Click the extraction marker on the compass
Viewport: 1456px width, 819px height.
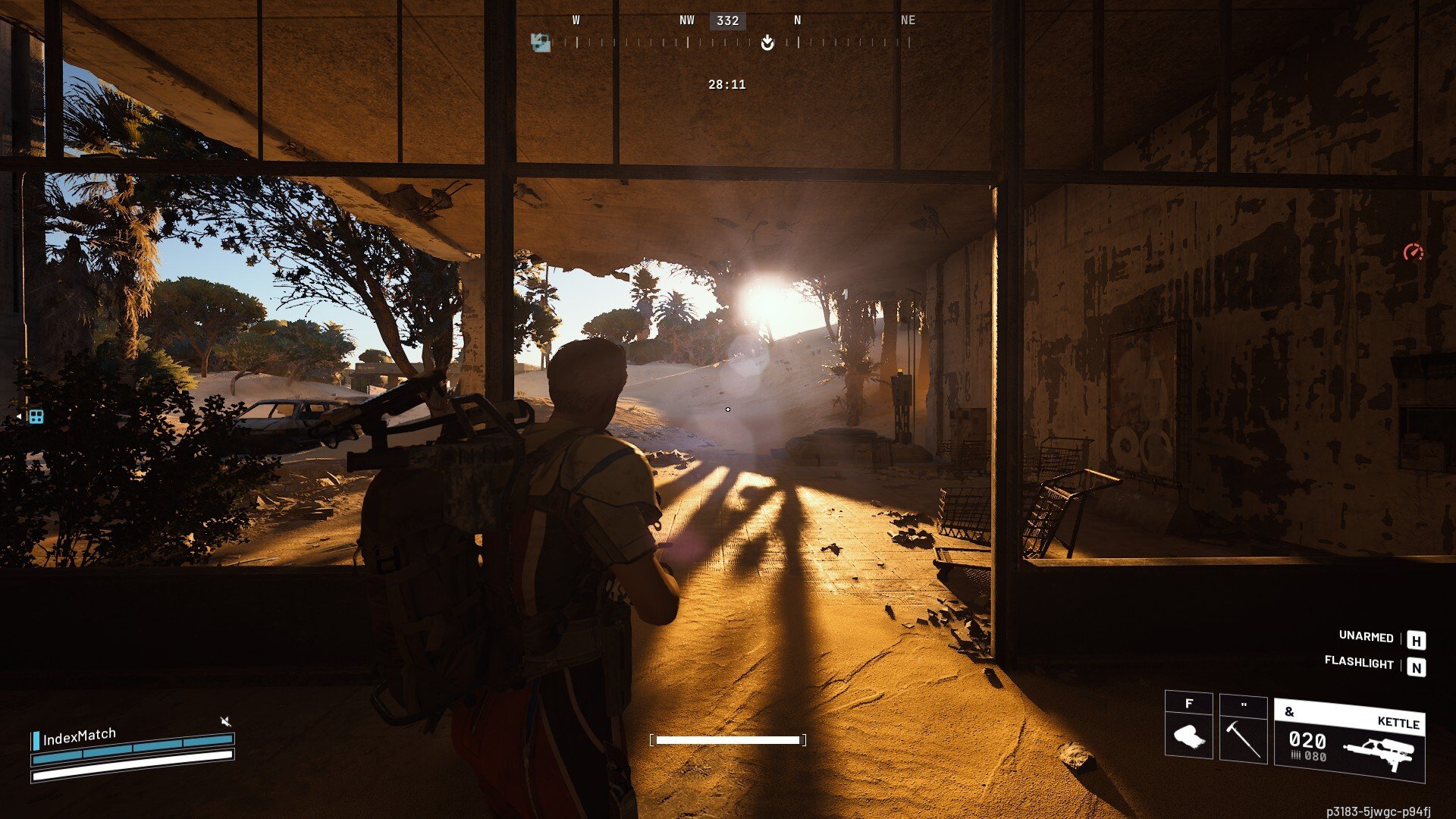(767, 42)
